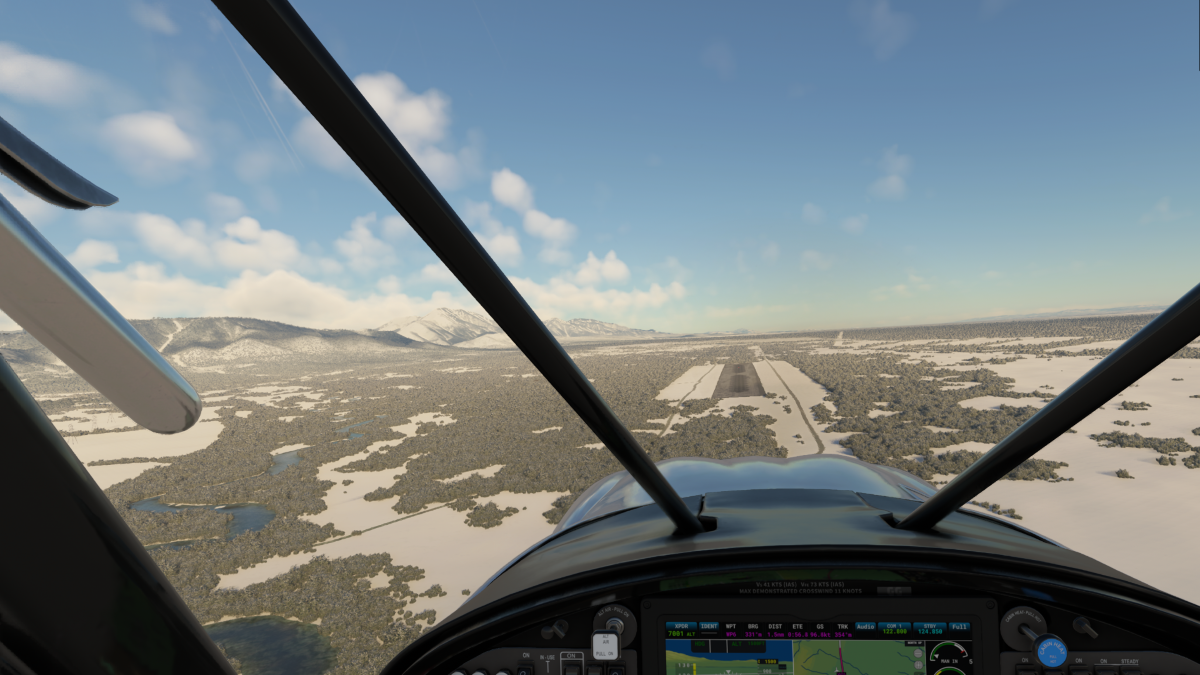Tap the STBY standby frequency field
The image size is (1200, 675).
(x=929, y=629)
